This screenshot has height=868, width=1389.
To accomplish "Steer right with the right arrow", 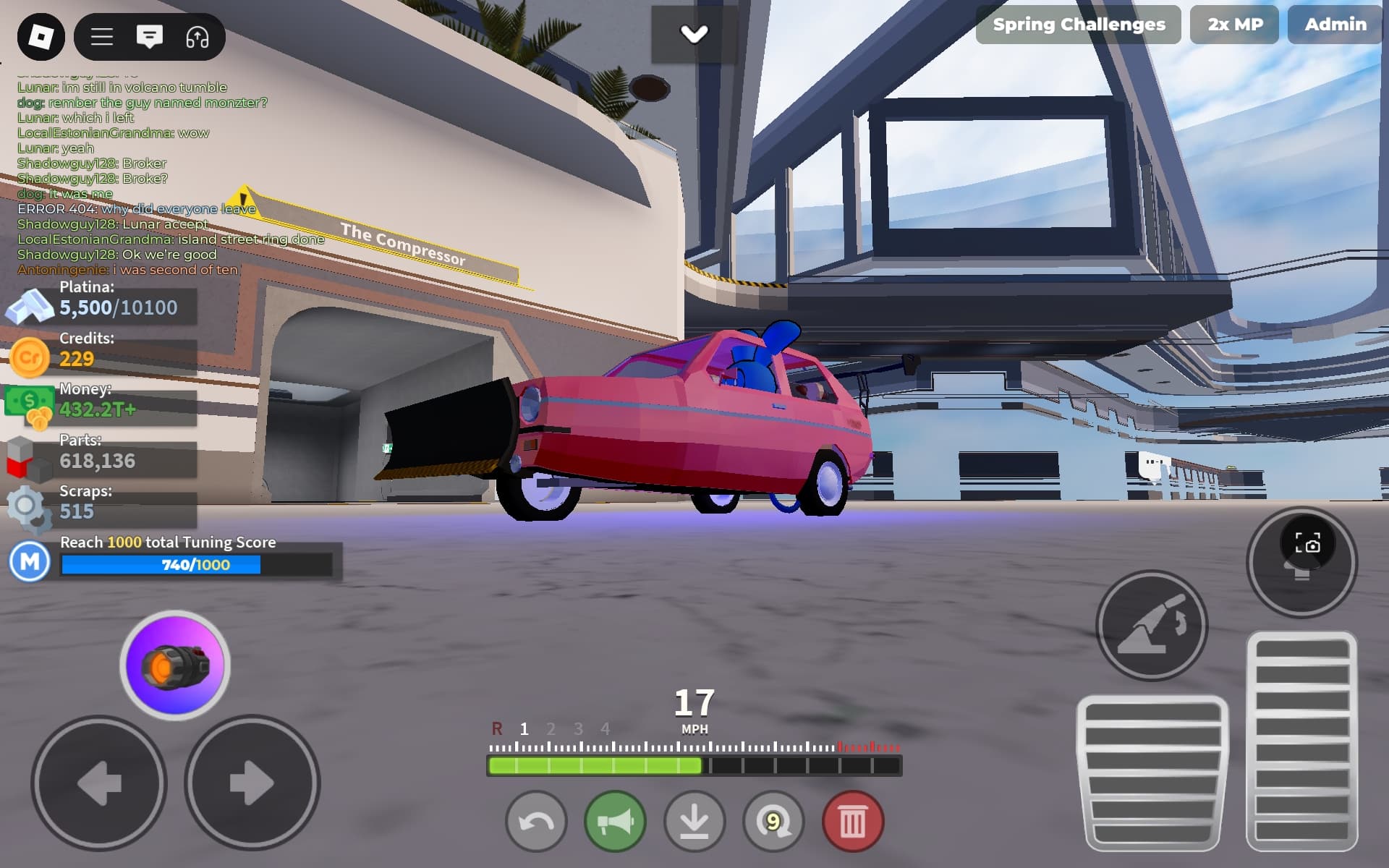I will 251,783.
